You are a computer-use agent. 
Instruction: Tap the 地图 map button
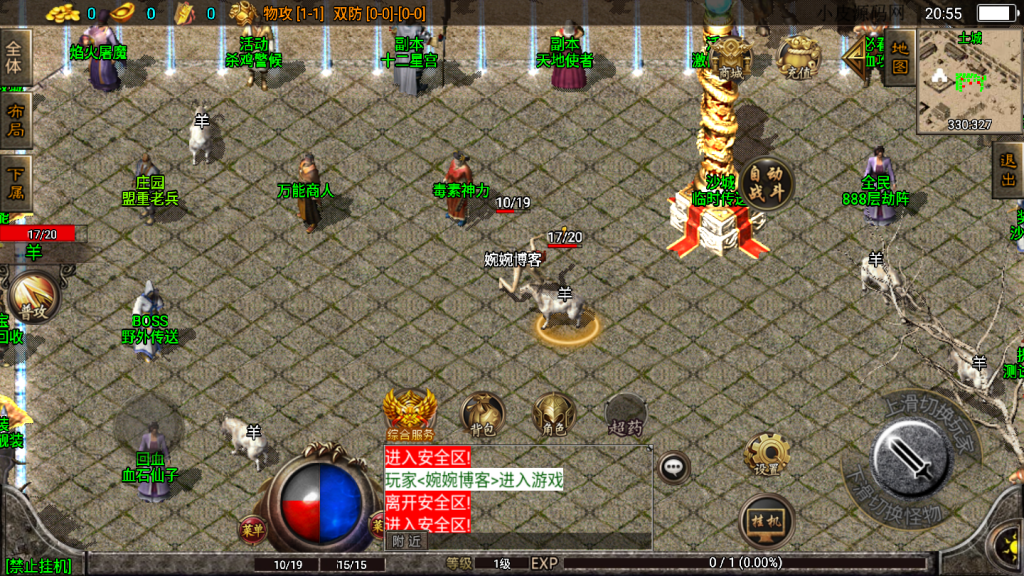tap(900, 57)
